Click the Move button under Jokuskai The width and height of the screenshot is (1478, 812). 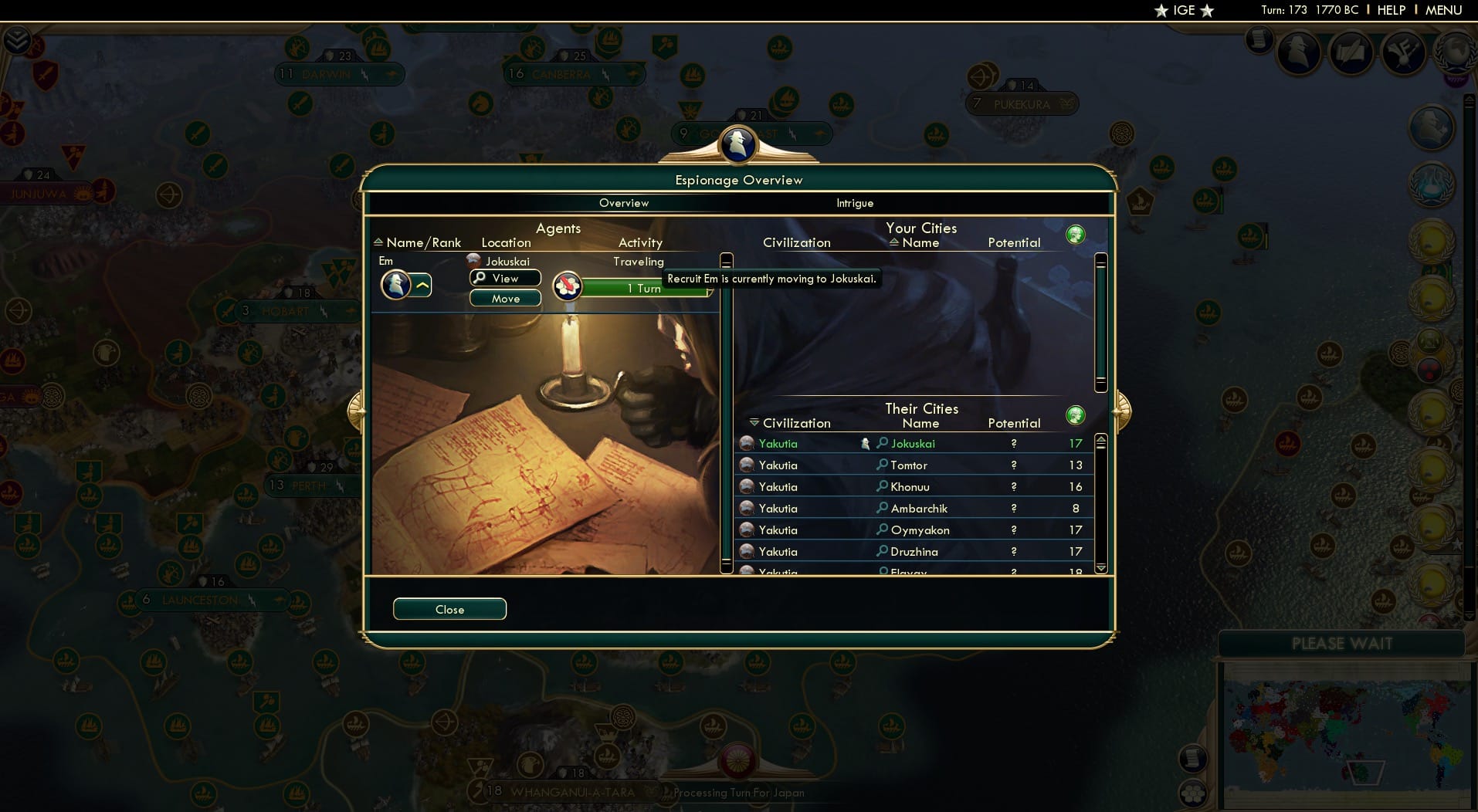pos(505,298)
